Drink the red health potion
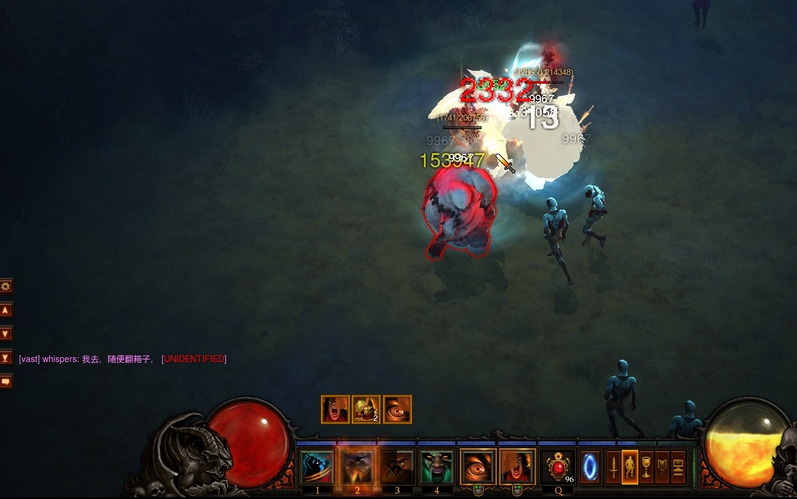The width and height of the screenshot is (797, 499). [x=557, y=467]
